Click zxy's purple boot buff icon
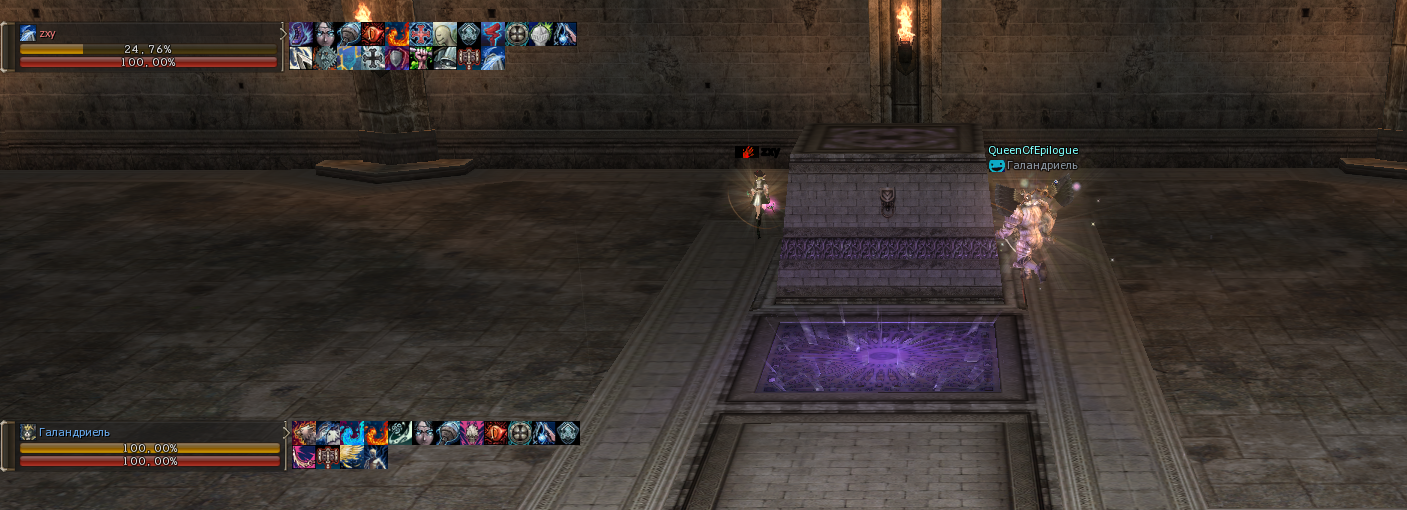This screenshot has width=1407, height=510. [x=301, y=35]
